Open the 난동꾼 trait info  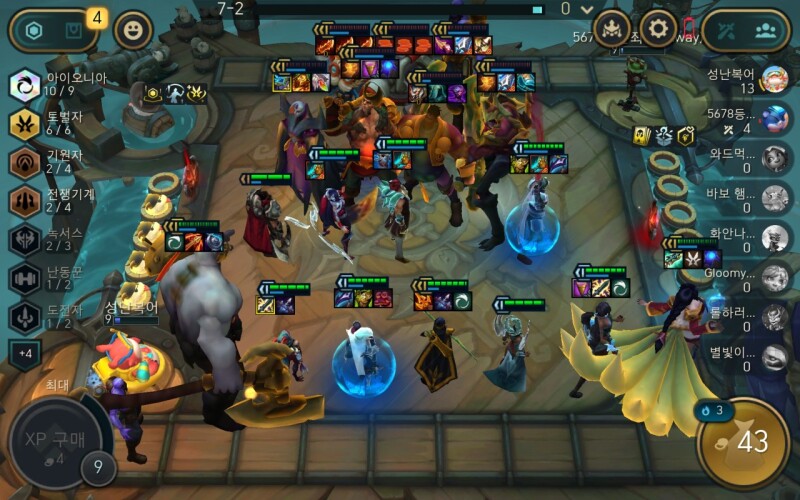tap(55, 278)
